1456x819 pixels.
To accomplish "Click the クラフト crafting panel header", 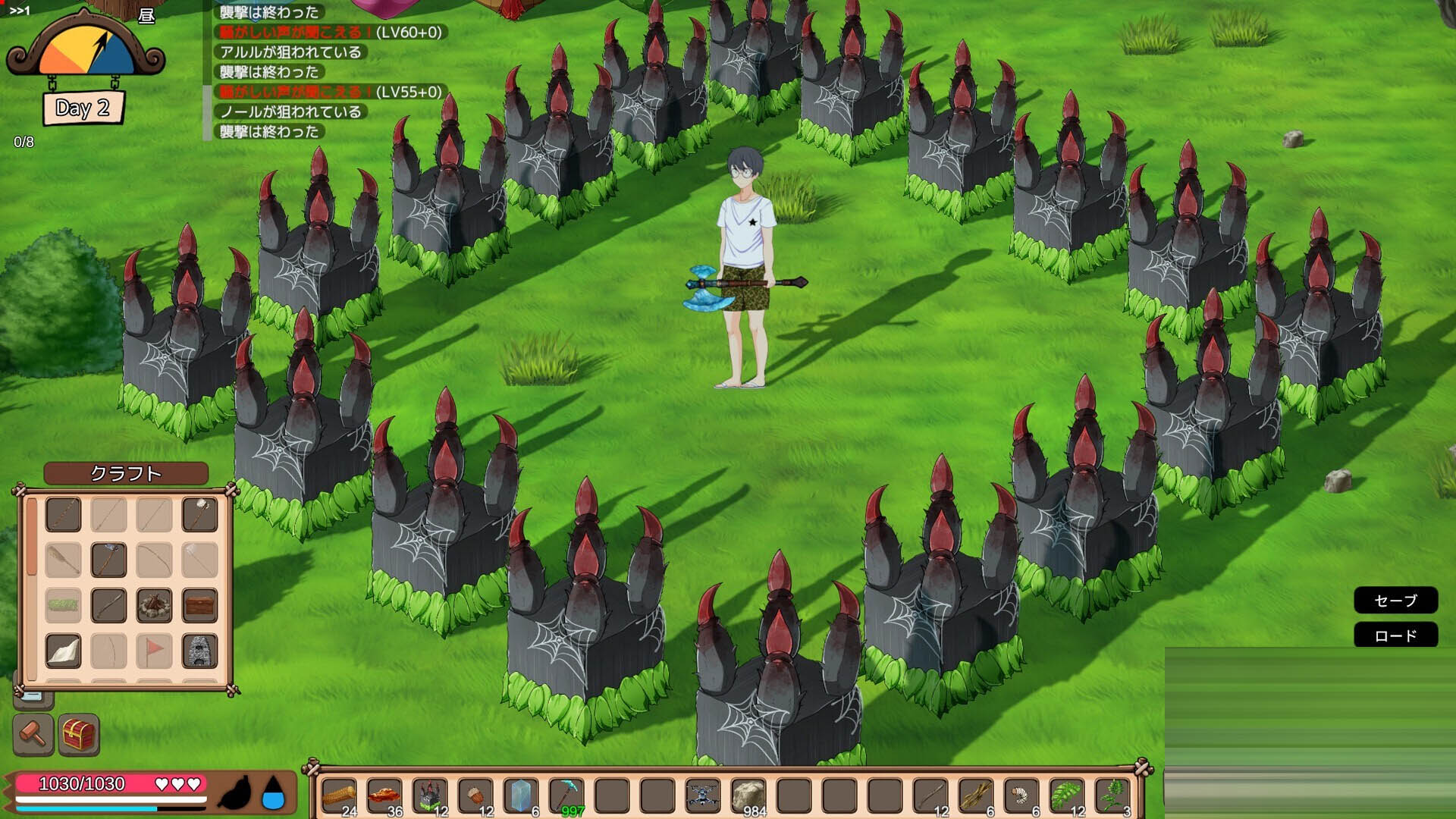I will pyautogui.click(x=126, y=473).
